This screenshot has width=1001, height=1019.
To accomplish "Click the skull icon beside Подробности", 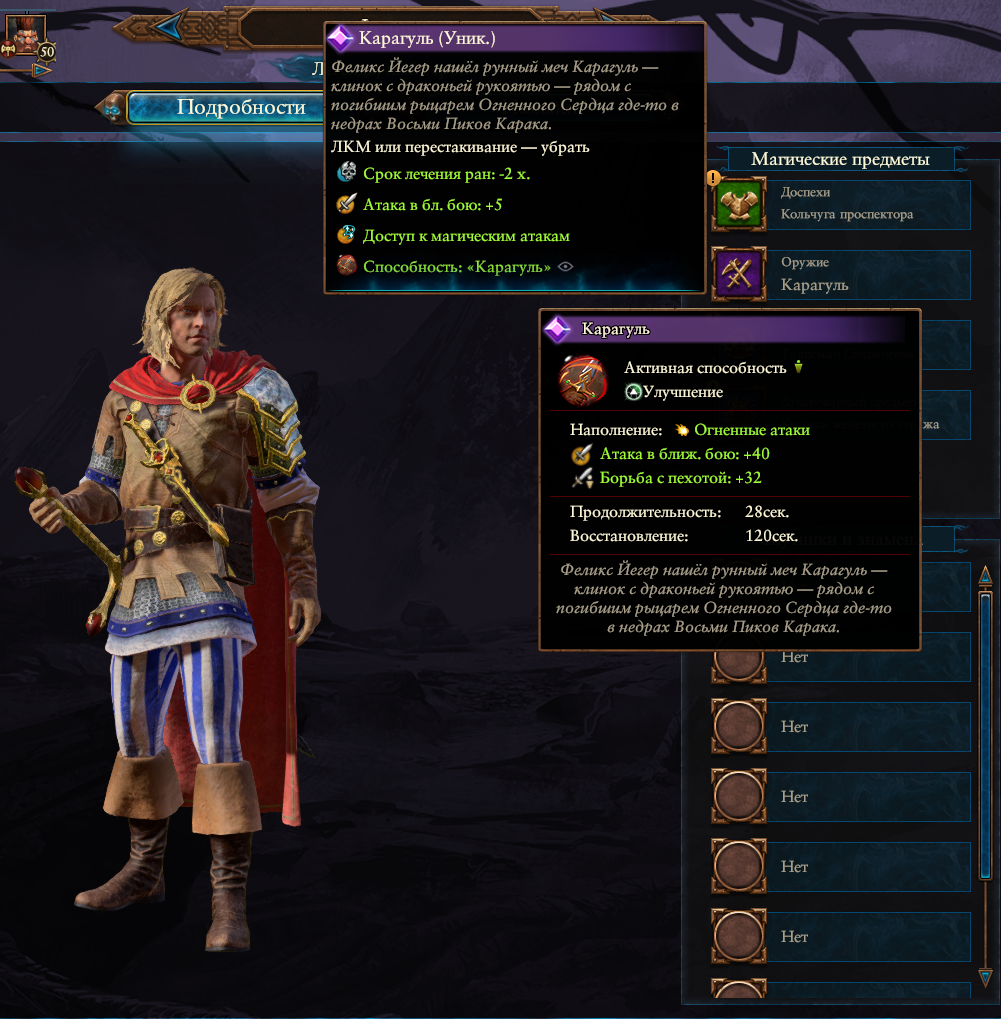I will [113, 106].
